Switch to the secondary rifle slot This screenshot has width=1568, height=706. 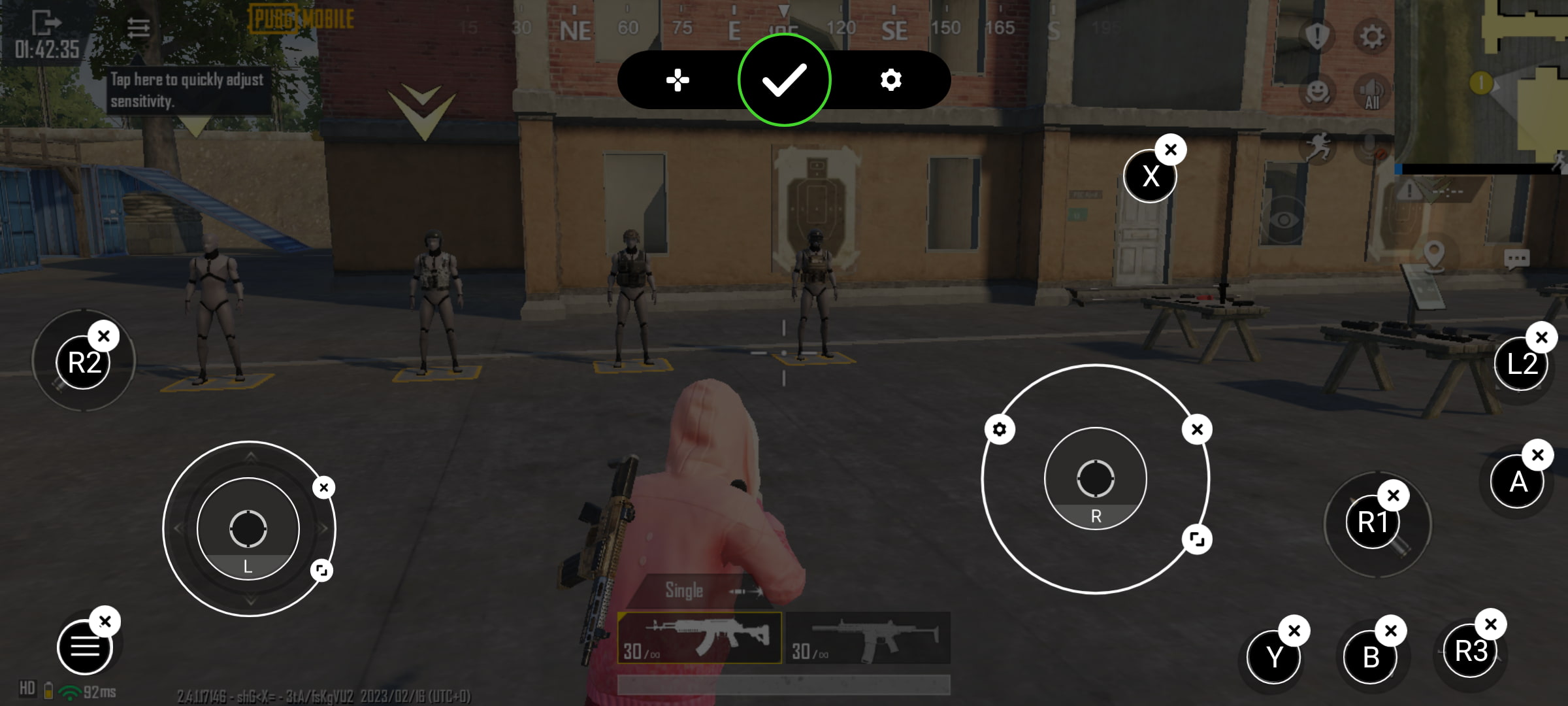868,637
